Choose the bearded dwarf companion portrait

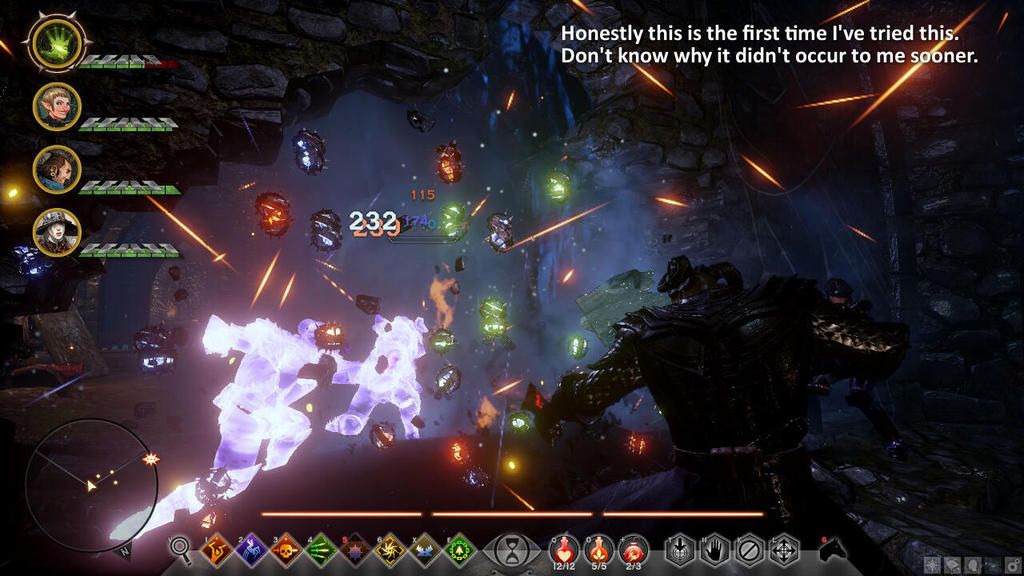(56, 170)
